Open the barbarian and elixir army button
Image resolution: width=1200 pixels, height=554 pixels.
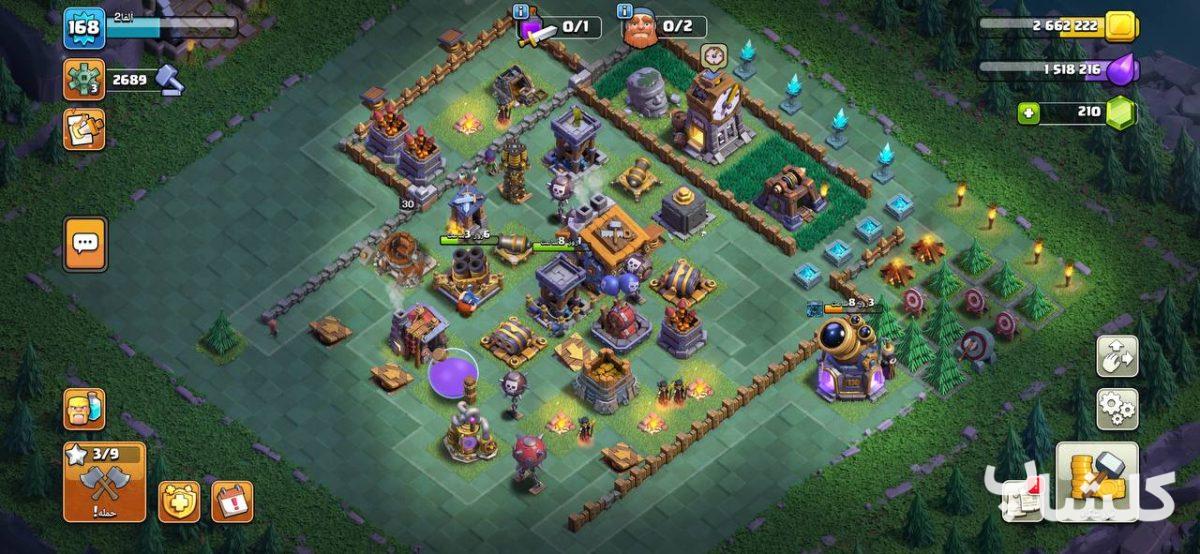84,408
